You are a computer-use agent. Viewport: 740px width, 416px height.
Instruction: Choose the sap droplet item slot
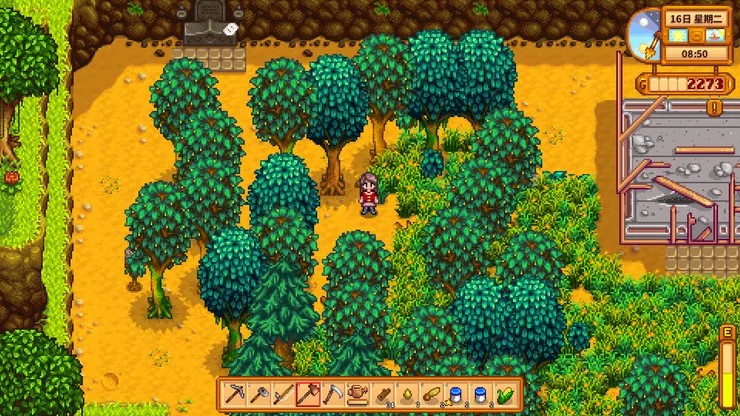(406, 395)
